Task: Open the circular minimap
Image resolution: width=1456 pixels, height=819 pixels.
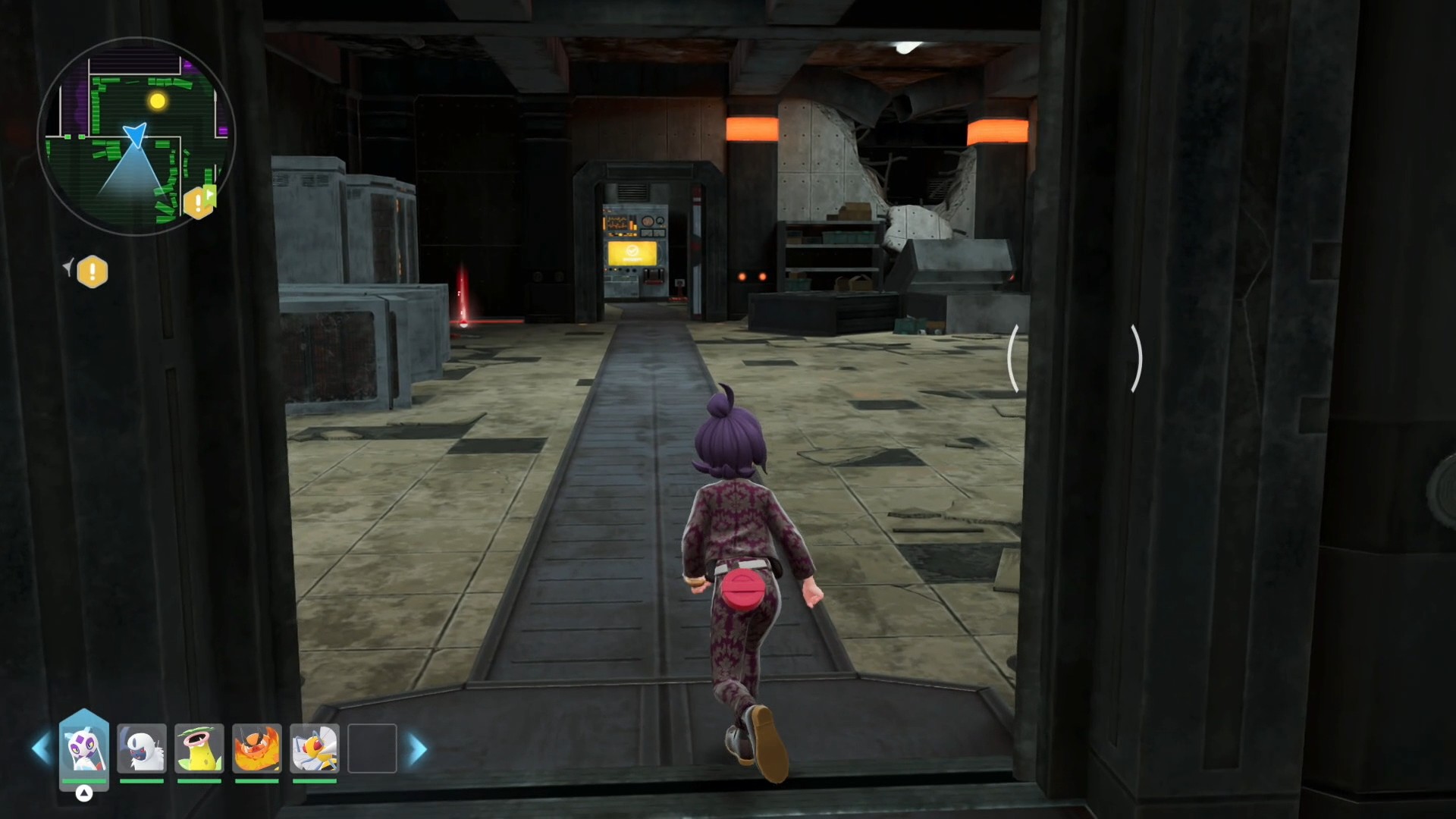Action: coord(136,136)
